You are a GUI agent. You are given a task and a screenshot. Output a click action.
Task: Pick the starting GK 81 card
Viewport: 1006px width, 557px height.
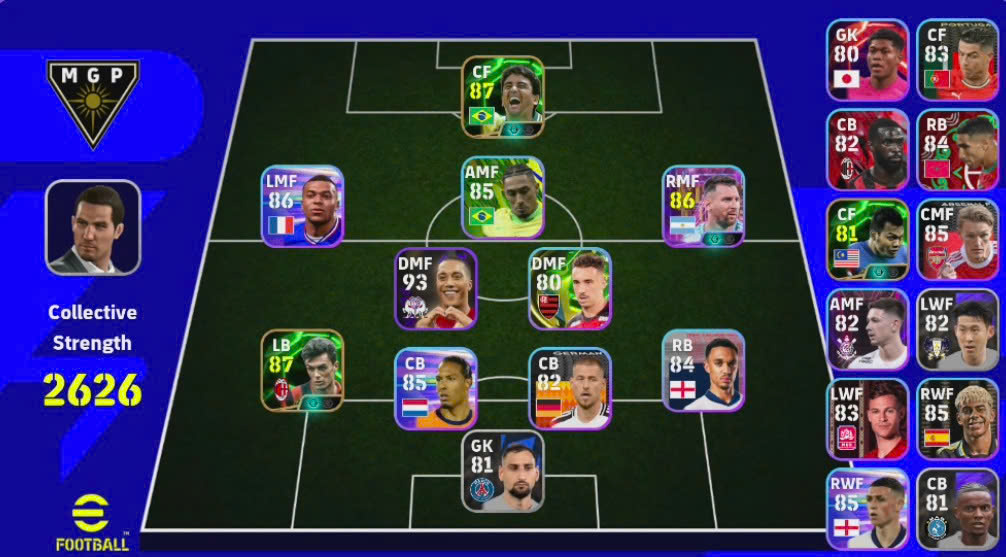(x=503, y=471)
